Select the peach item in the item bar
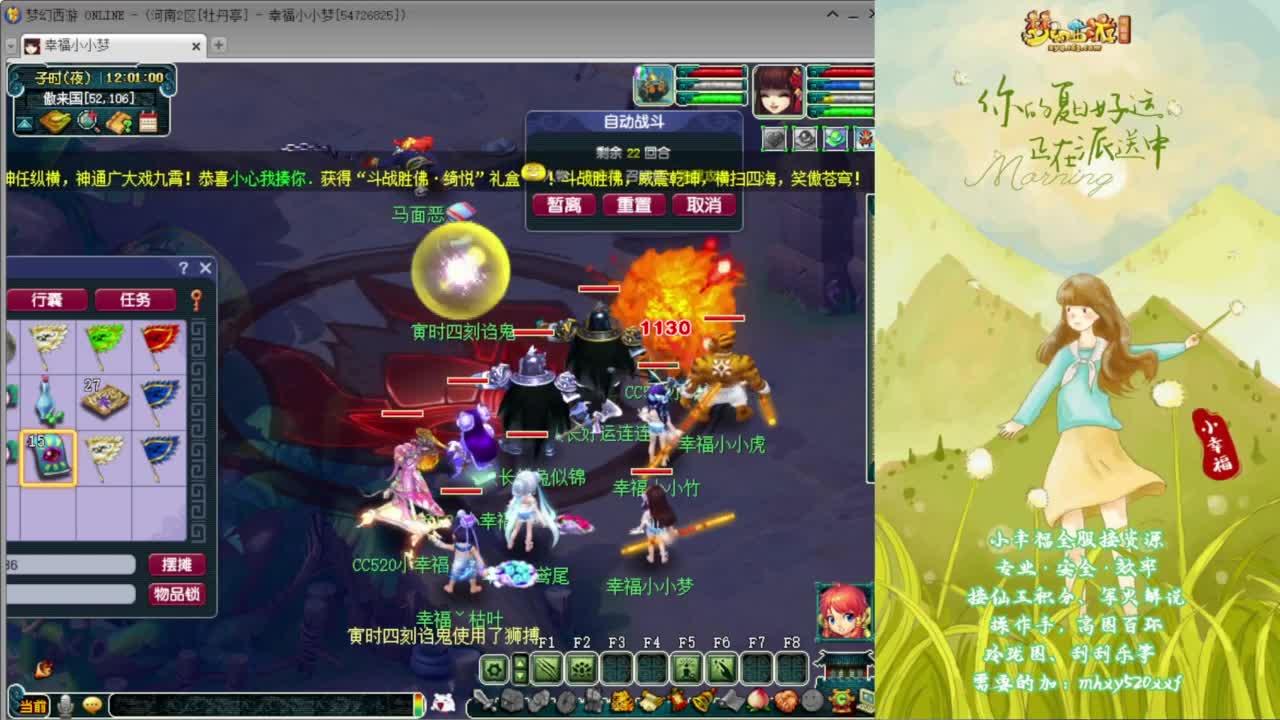The image size is (1280, 720). 758,700
